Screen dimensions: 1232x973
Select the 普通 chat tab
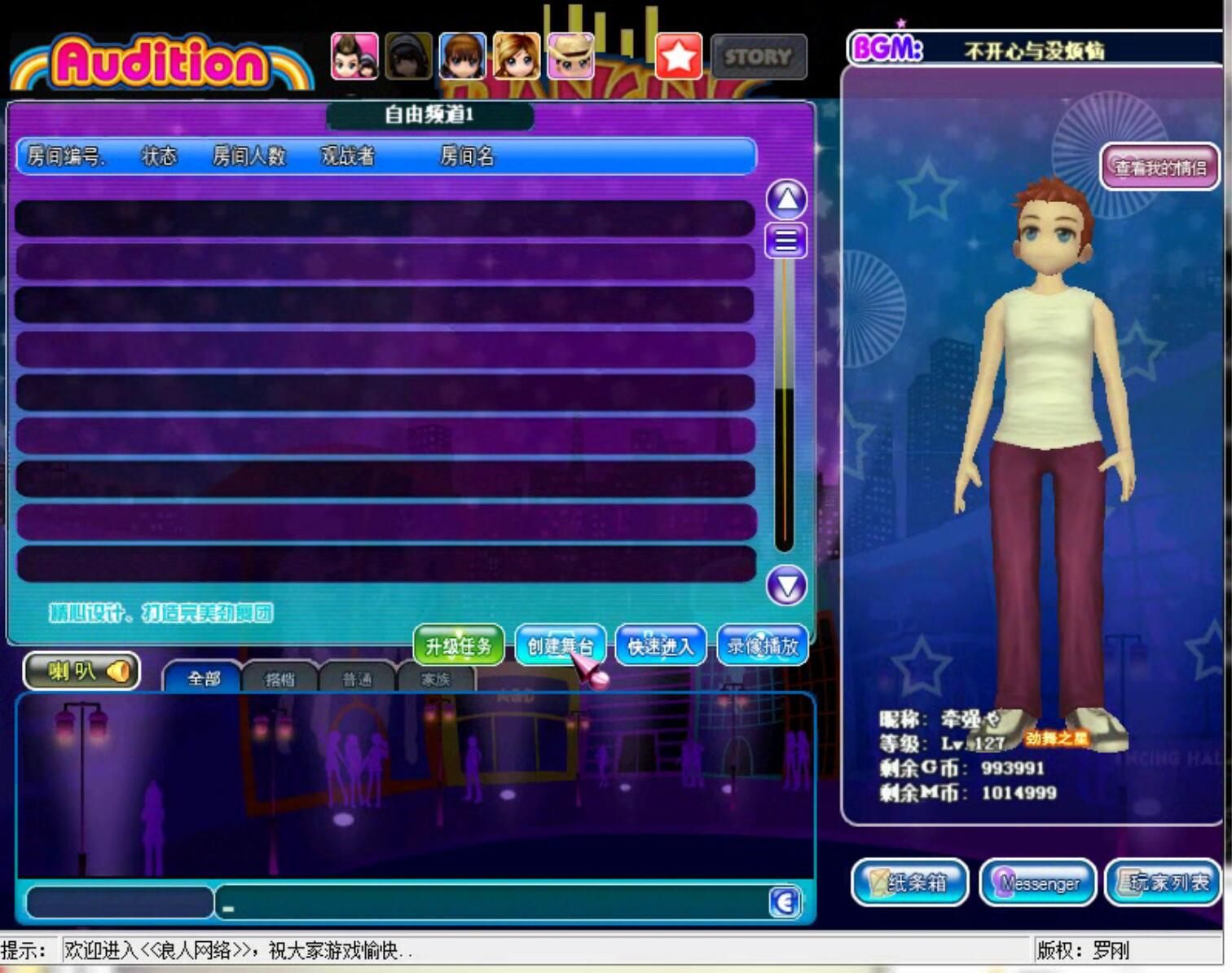357,679
